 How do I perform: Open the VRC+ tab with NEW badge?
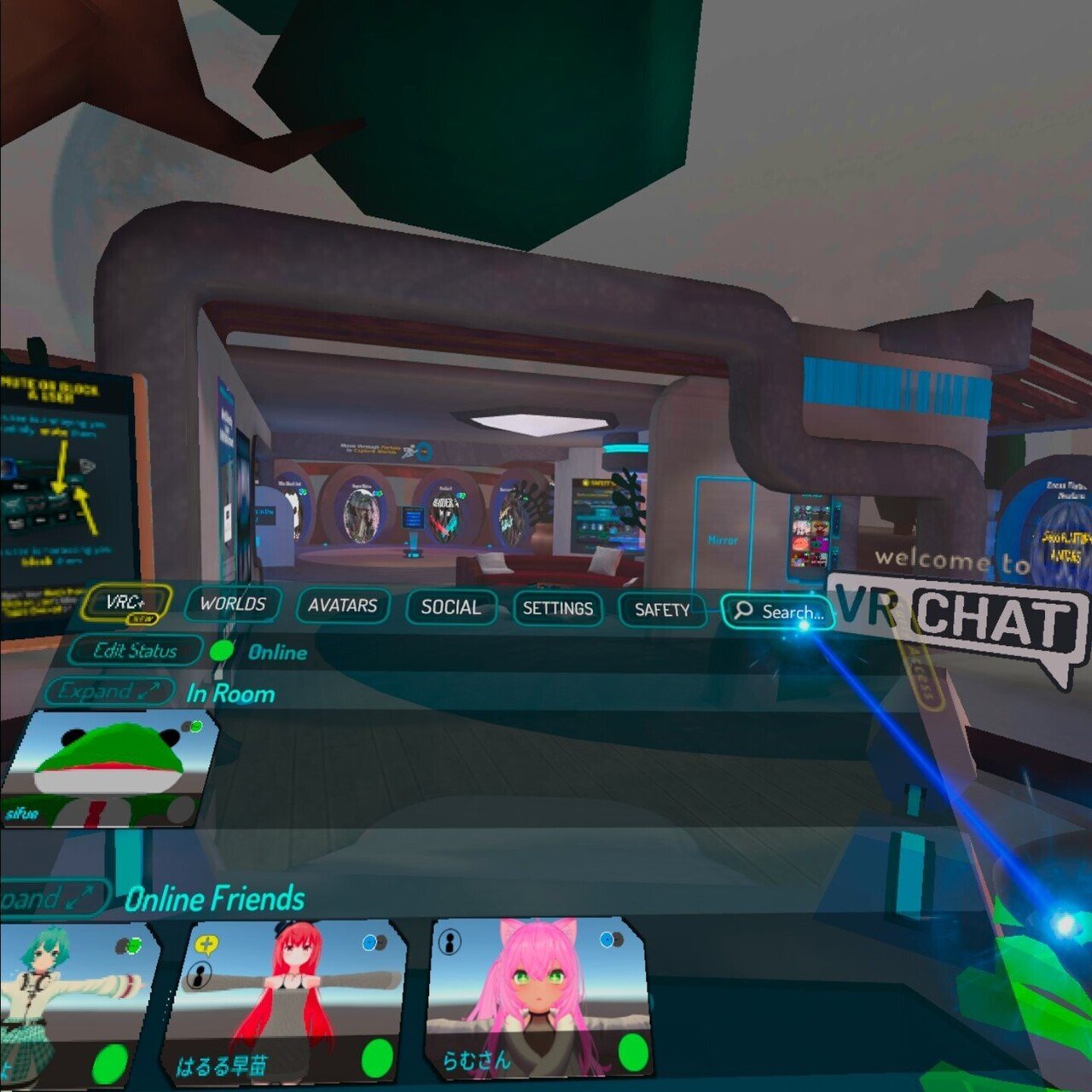(128, 601)
